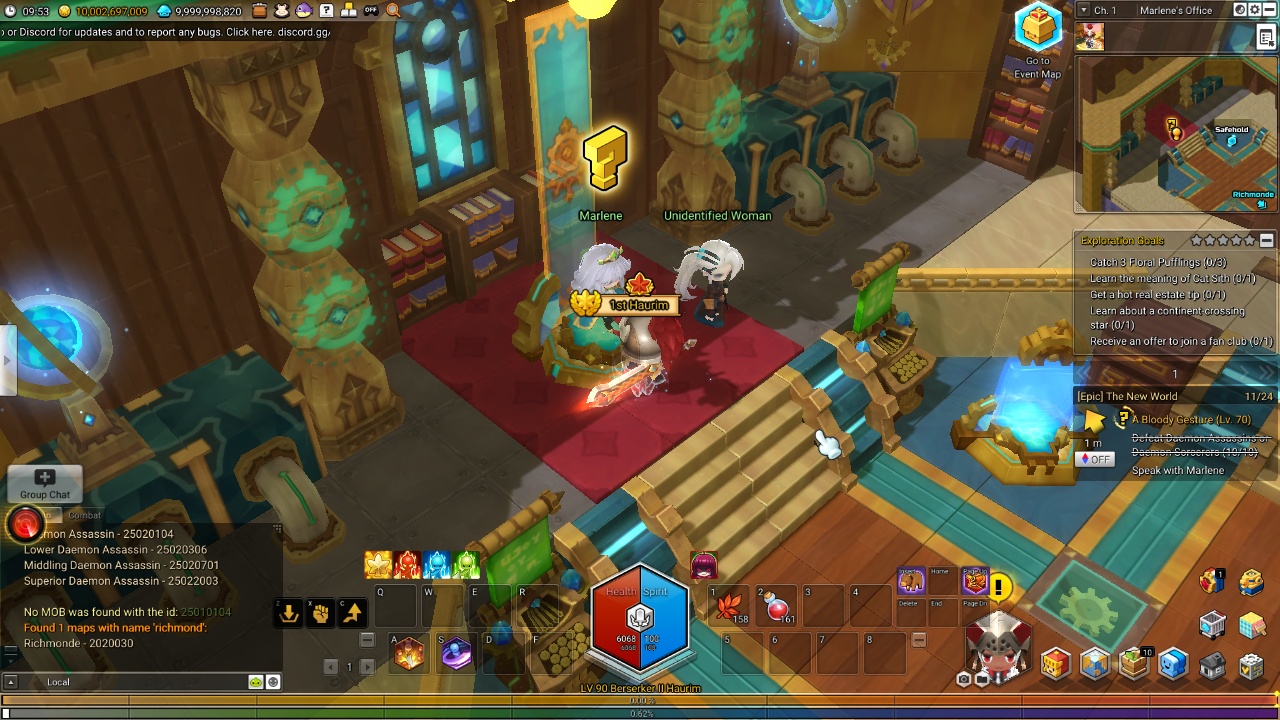Click the magnifying glass search icon top bar
Viewport: 1280px width, 720px height.
pos(392,11)
